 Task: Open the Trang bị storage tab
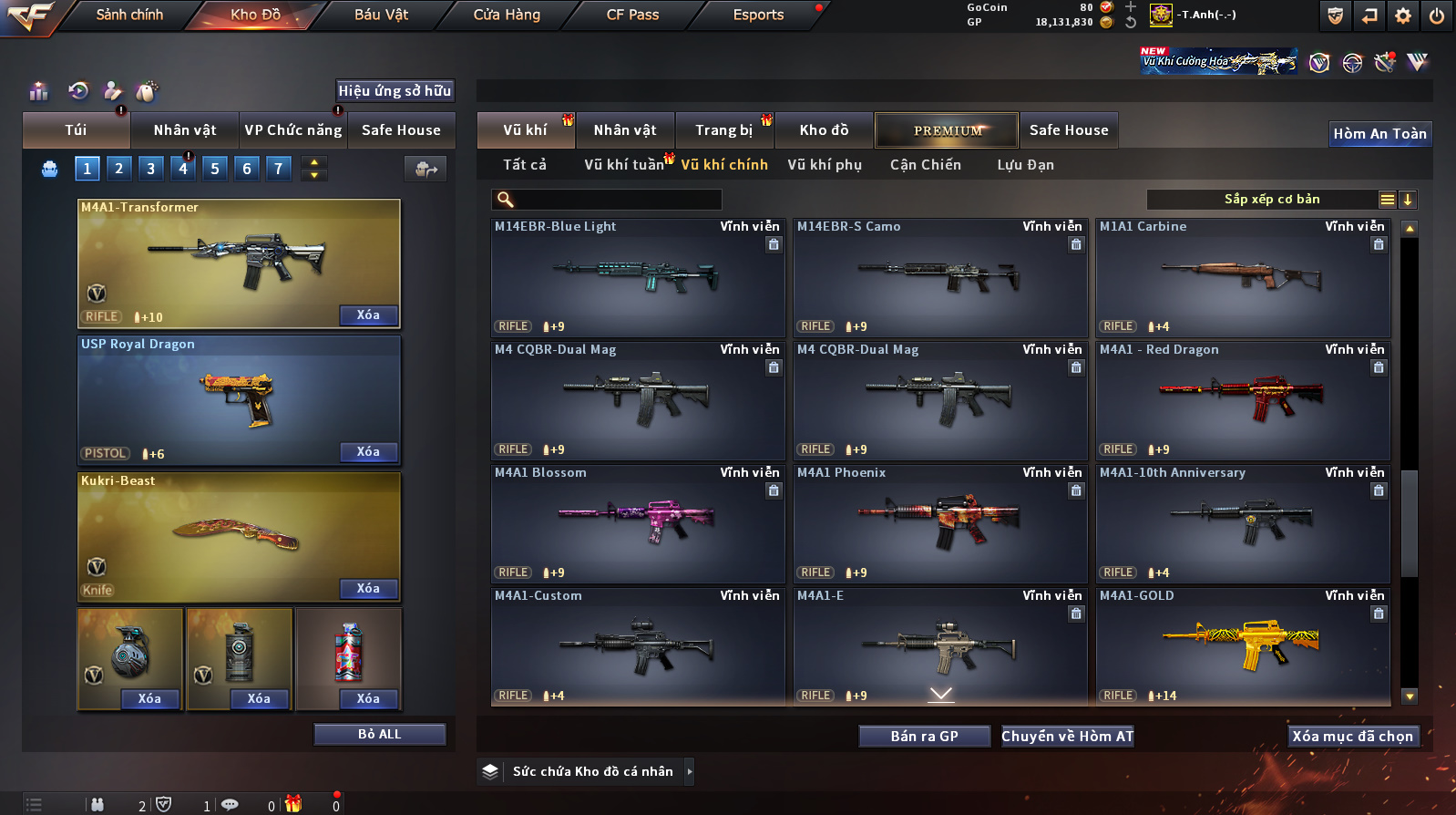coord(723,130)
